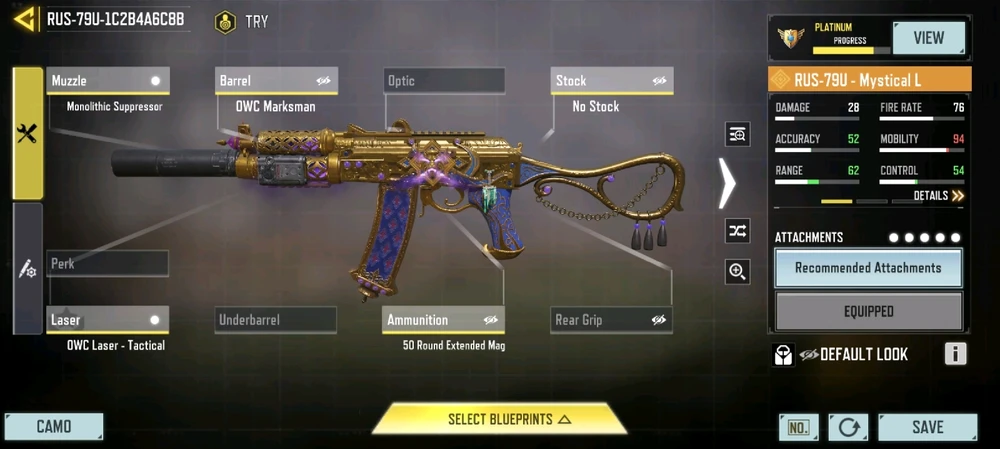Choose the Underbarrel attachment slot
The image size is (1000, 449).
[276, 320]
